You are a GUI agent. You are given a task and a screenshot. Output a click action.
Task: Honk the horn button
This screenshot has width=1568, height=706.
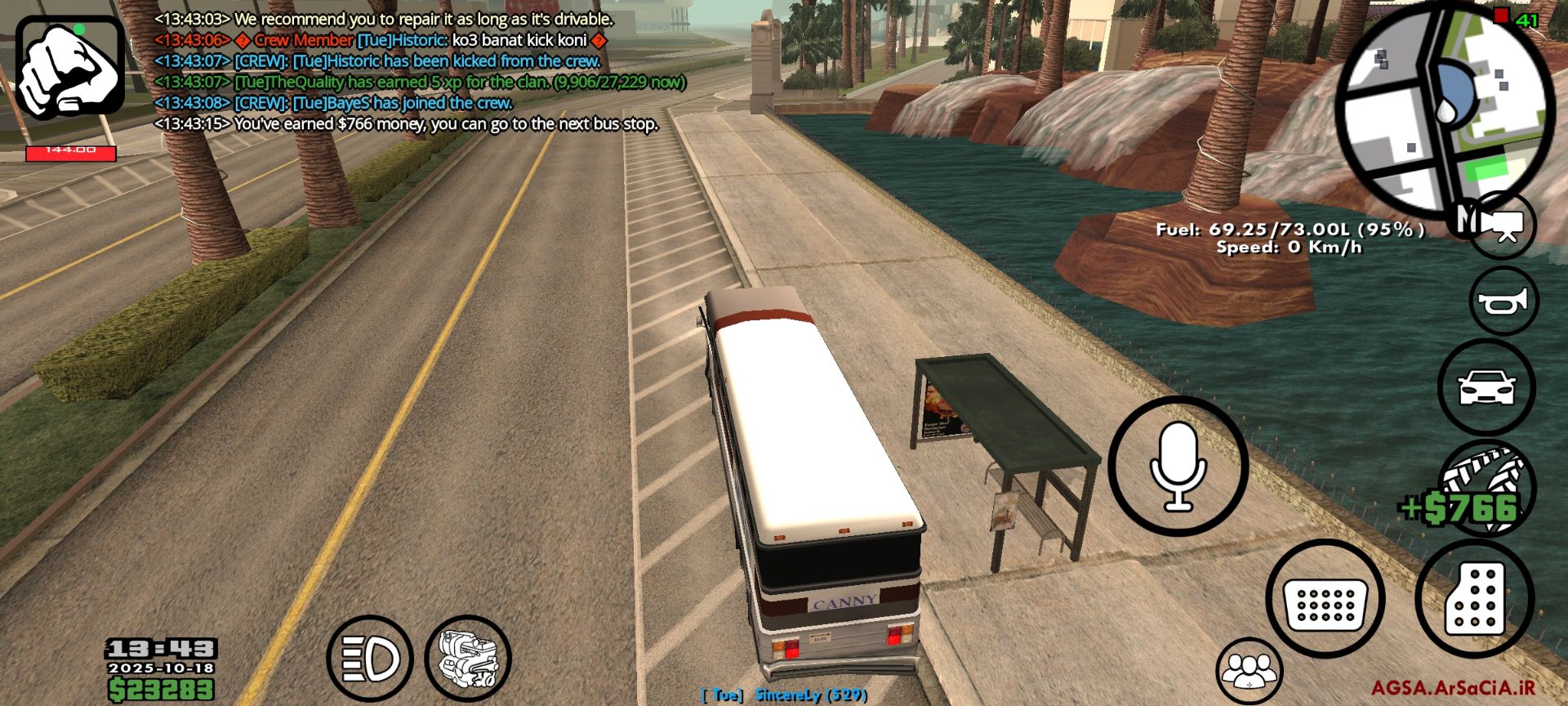[1503, 302]
